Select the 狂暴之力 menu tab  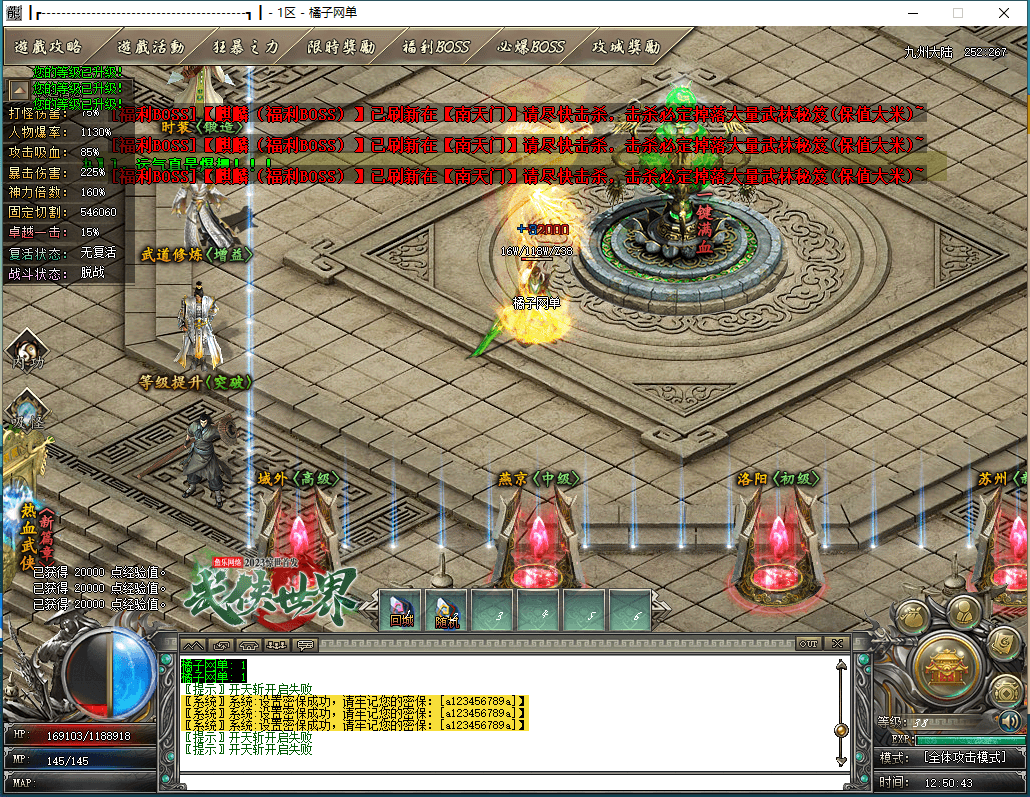(246, 47)
